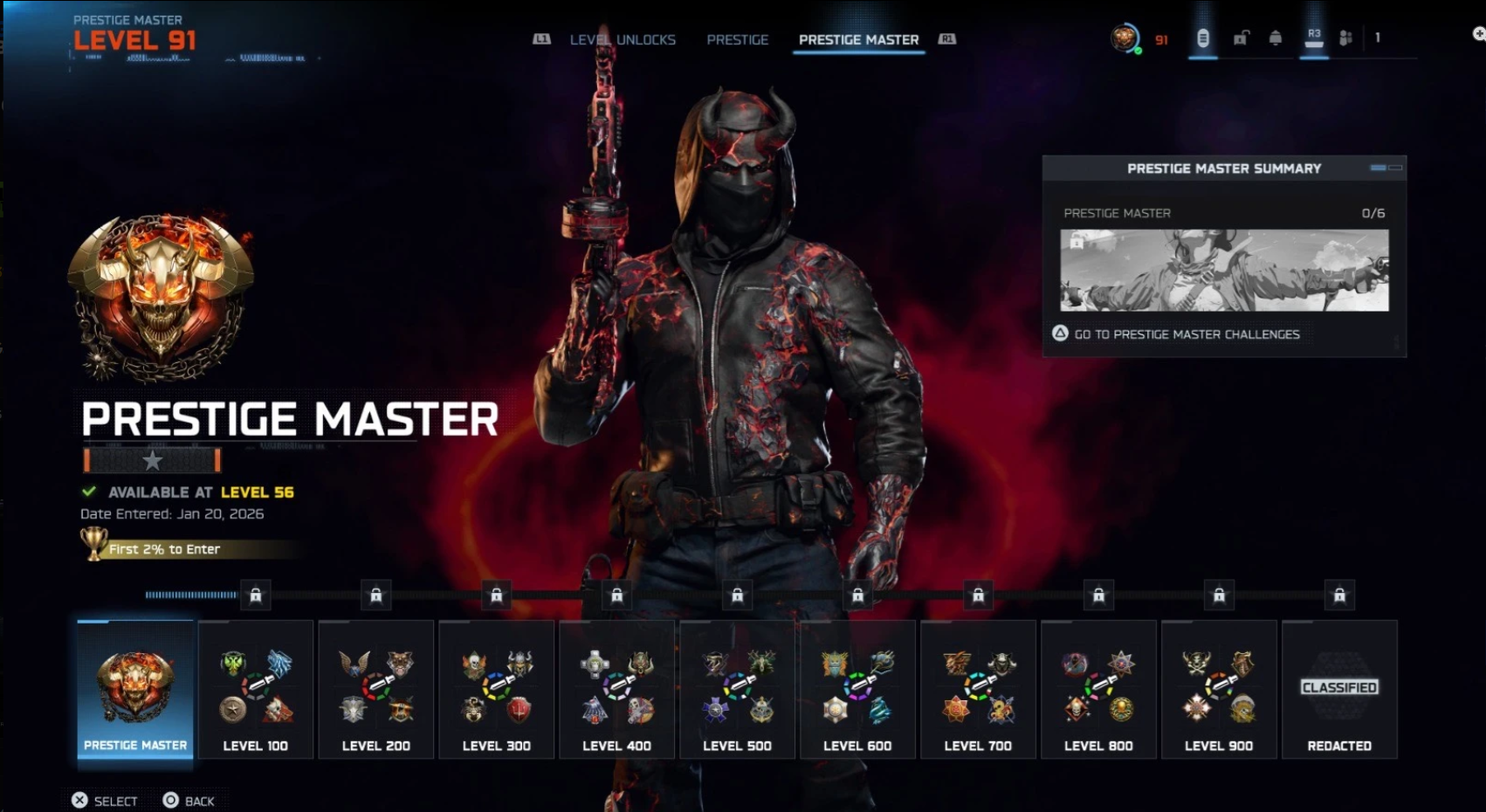This screenshot has height=812, width=1486.
Task: Click the BACK button at the bottom
Action: (x=192, y=800)
